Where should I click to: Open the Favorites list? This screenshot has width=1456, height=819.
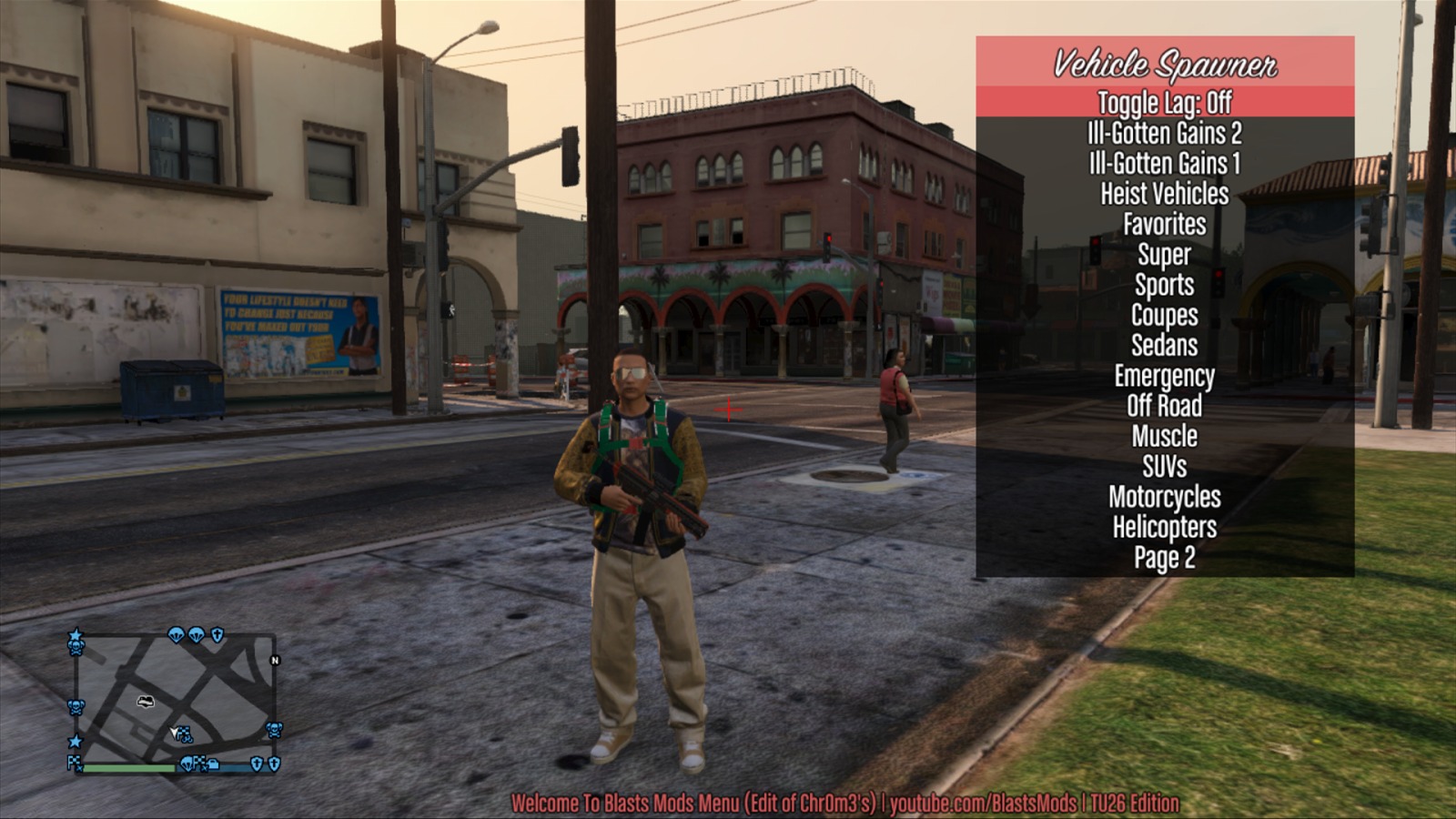pyautogui.click(x=1164, y=224)
